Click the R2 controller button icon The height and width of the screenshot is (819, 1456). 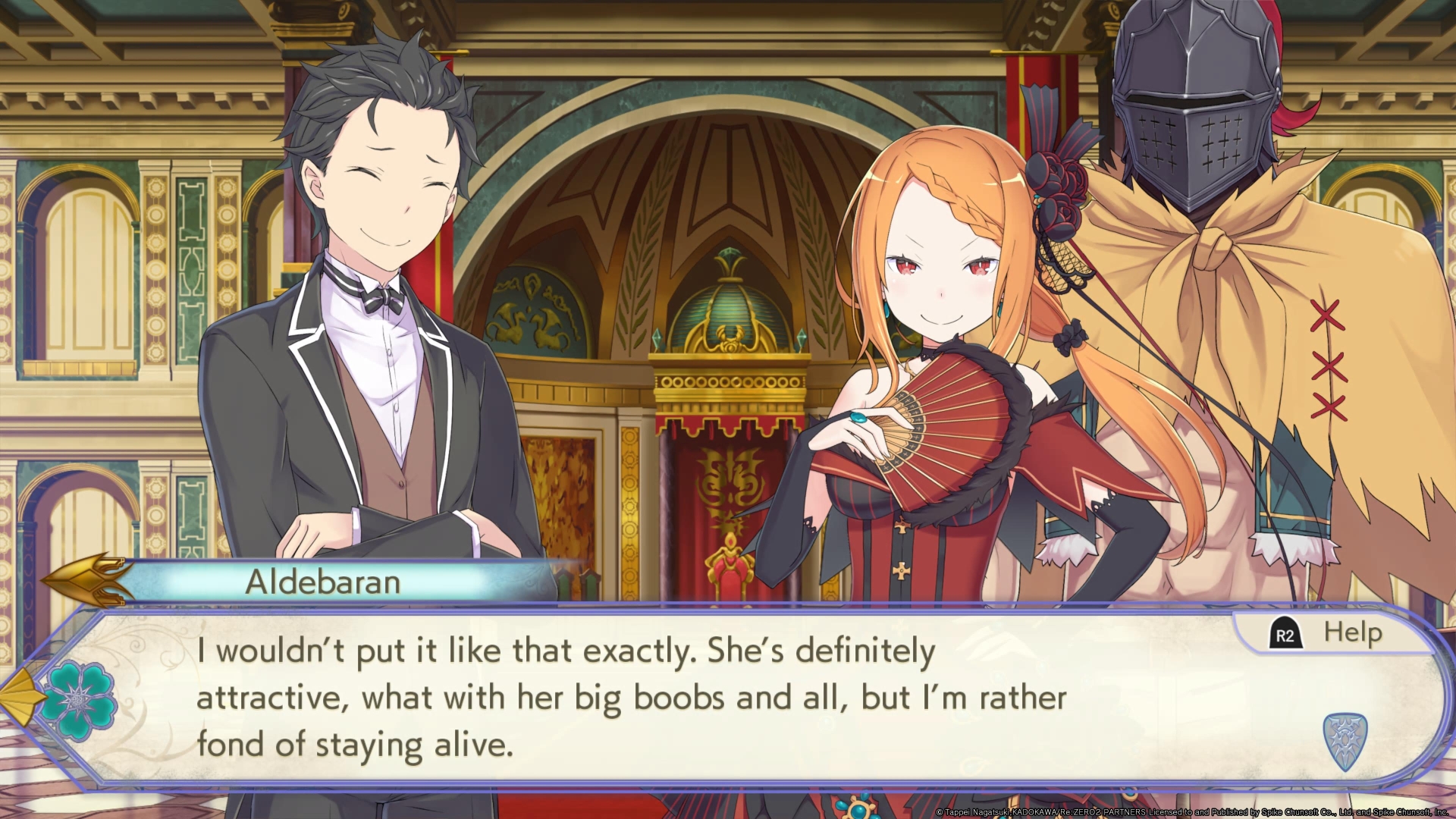[1285, 631]
